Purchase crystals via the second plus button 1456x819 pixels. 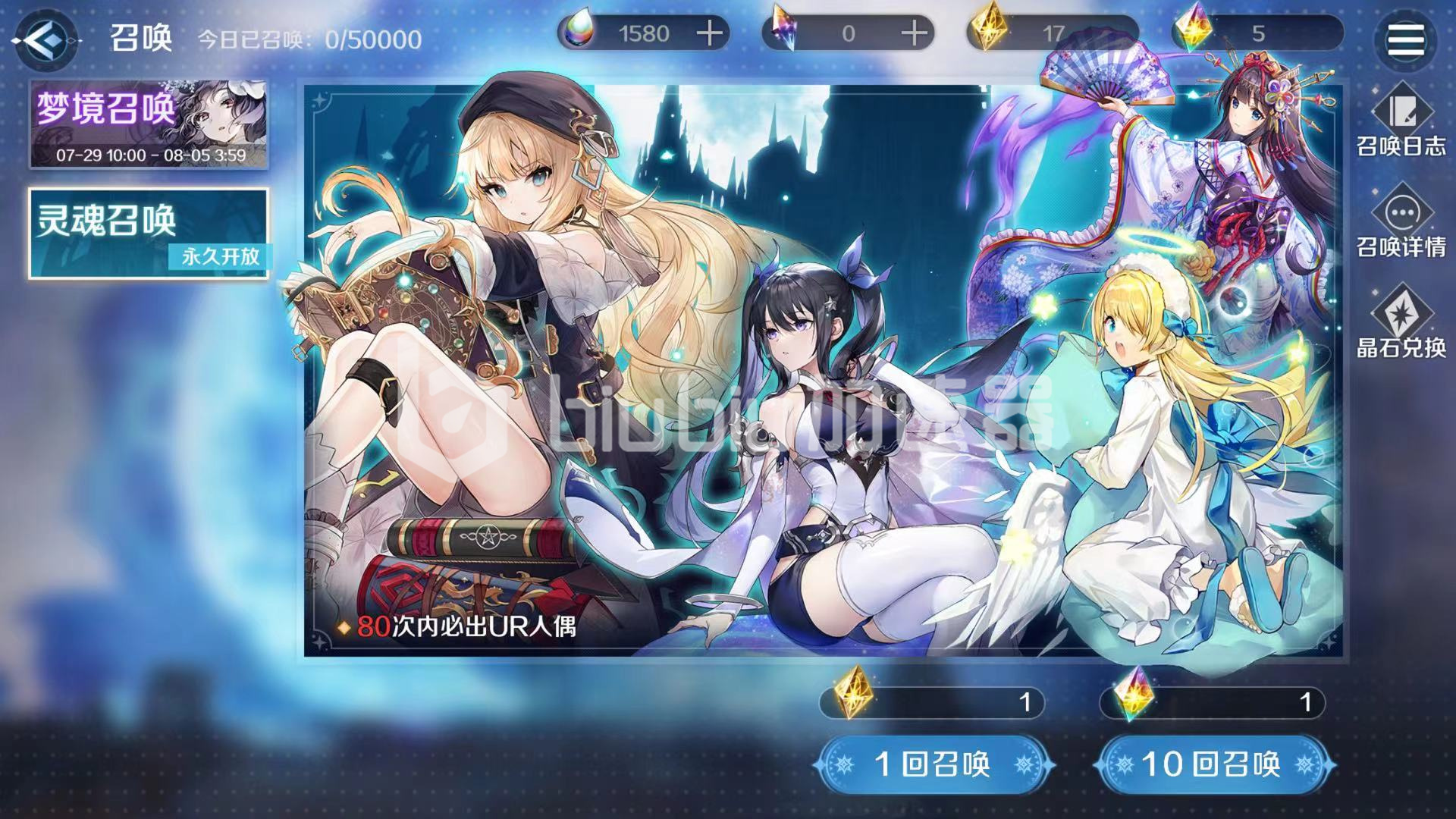(912, 32)
